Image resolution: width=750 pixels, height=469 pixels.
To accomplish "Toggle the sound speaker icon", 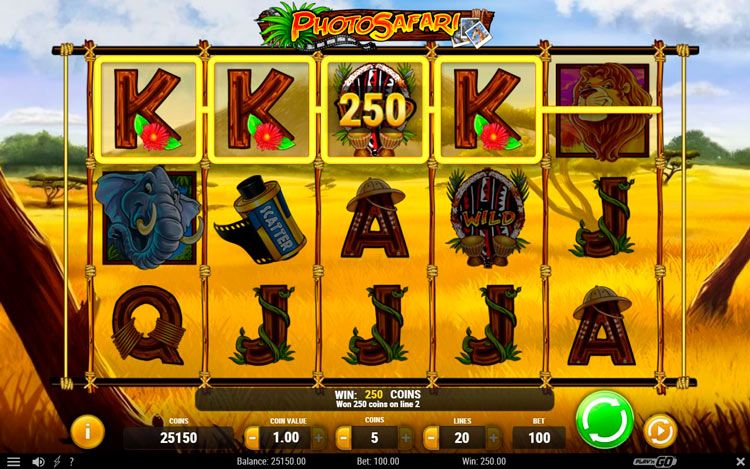I will pyautogui.click(x=38, y=461).
